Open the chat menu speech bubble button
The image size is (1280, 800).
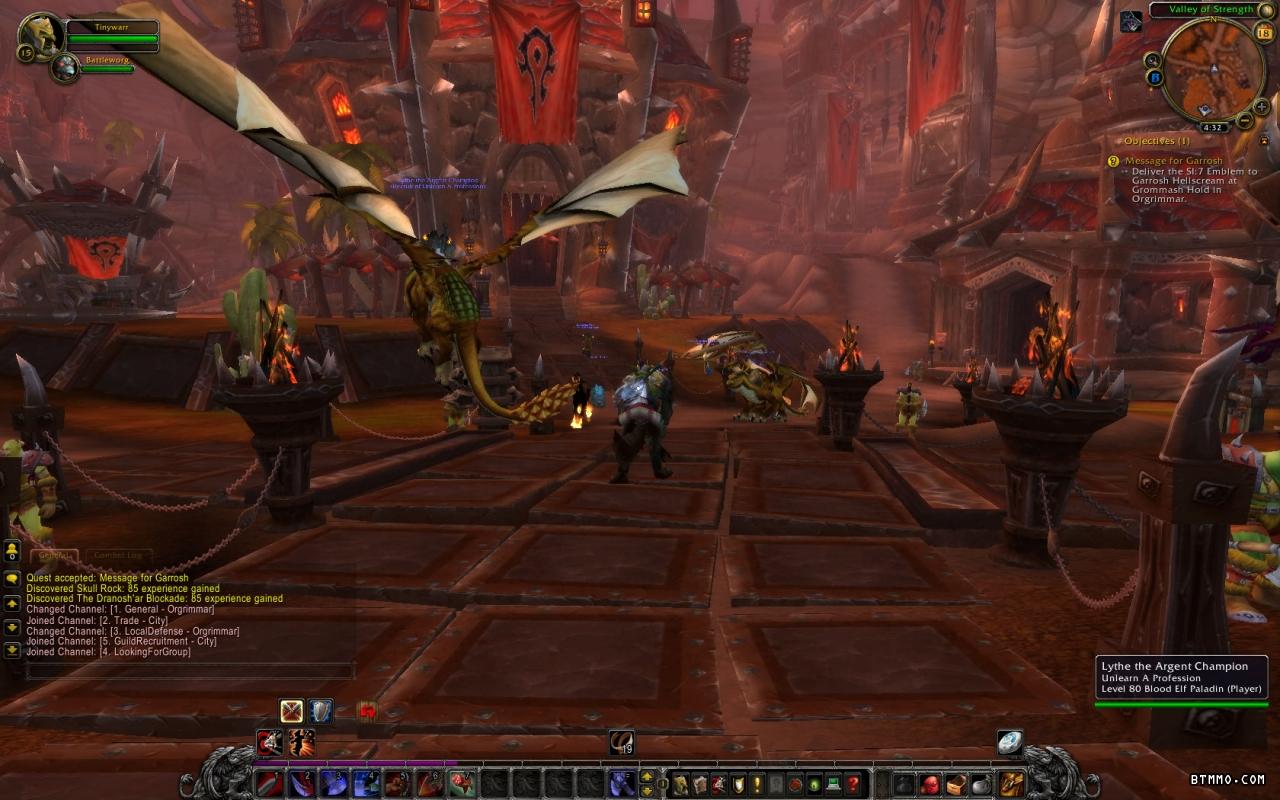[x=12, y=578]
